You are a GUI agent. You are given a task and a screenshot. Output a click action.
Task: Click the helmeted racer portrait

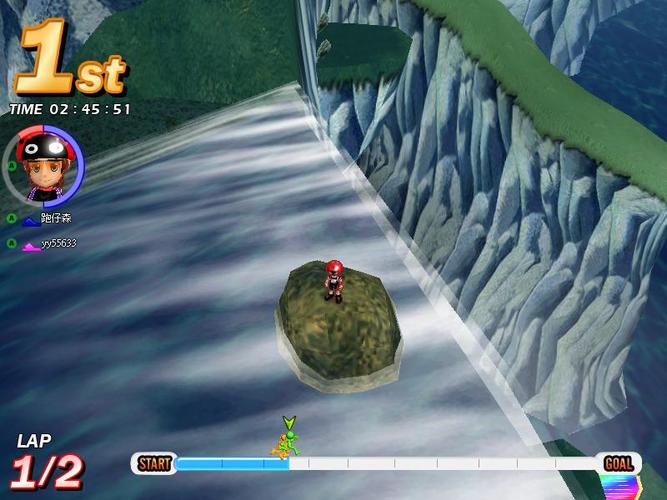[44, 164]
